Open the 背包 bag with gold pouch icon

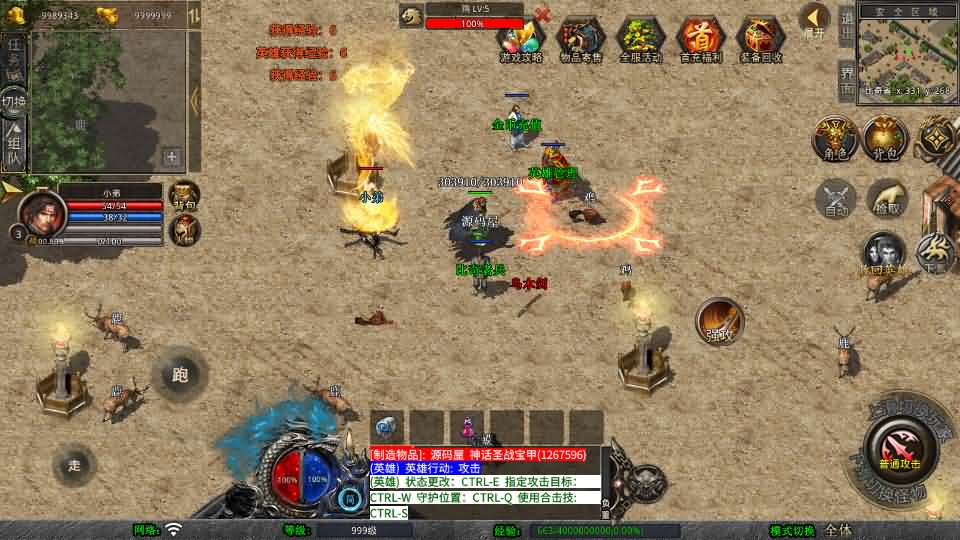click(884, 139)
